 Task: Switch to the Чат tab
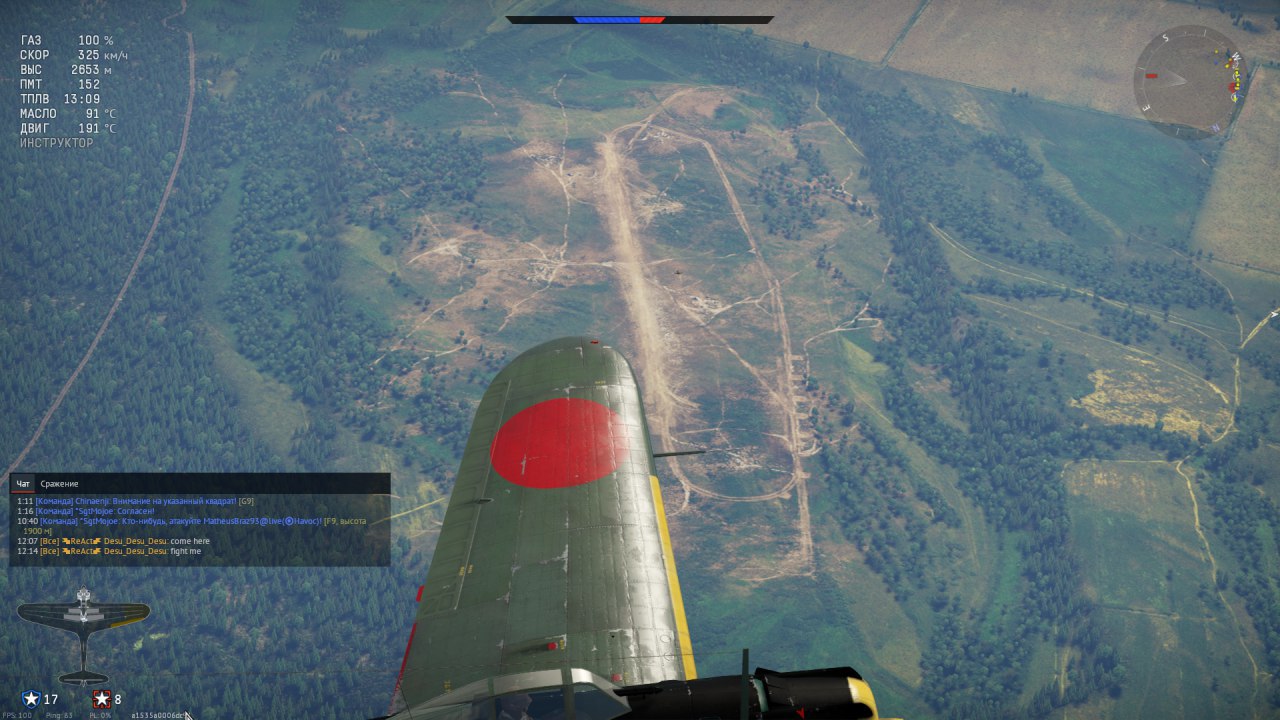point(26,484)
